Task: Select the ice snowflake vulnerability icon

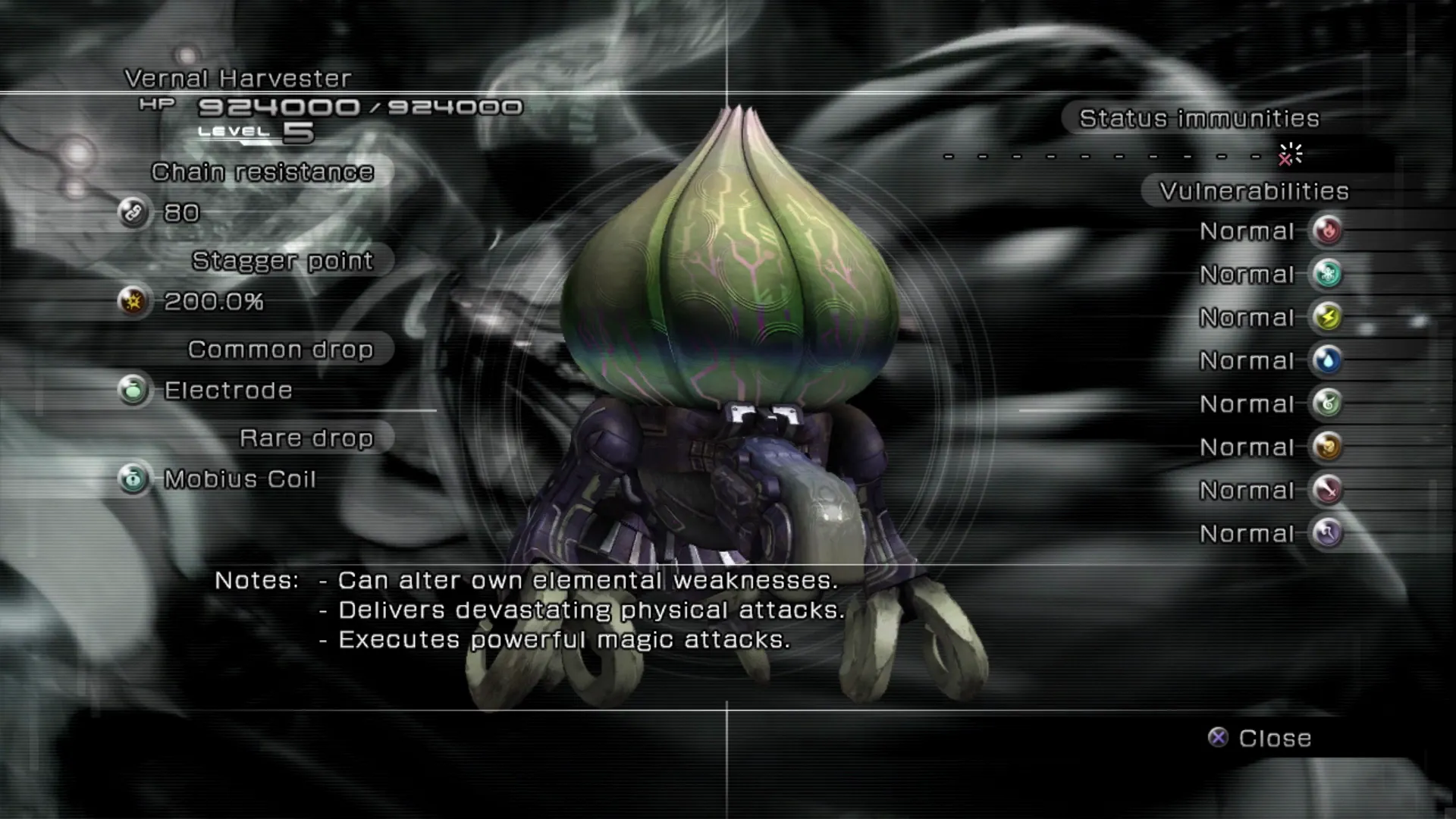Action: pyautogui.click(x=1327, y=274)
